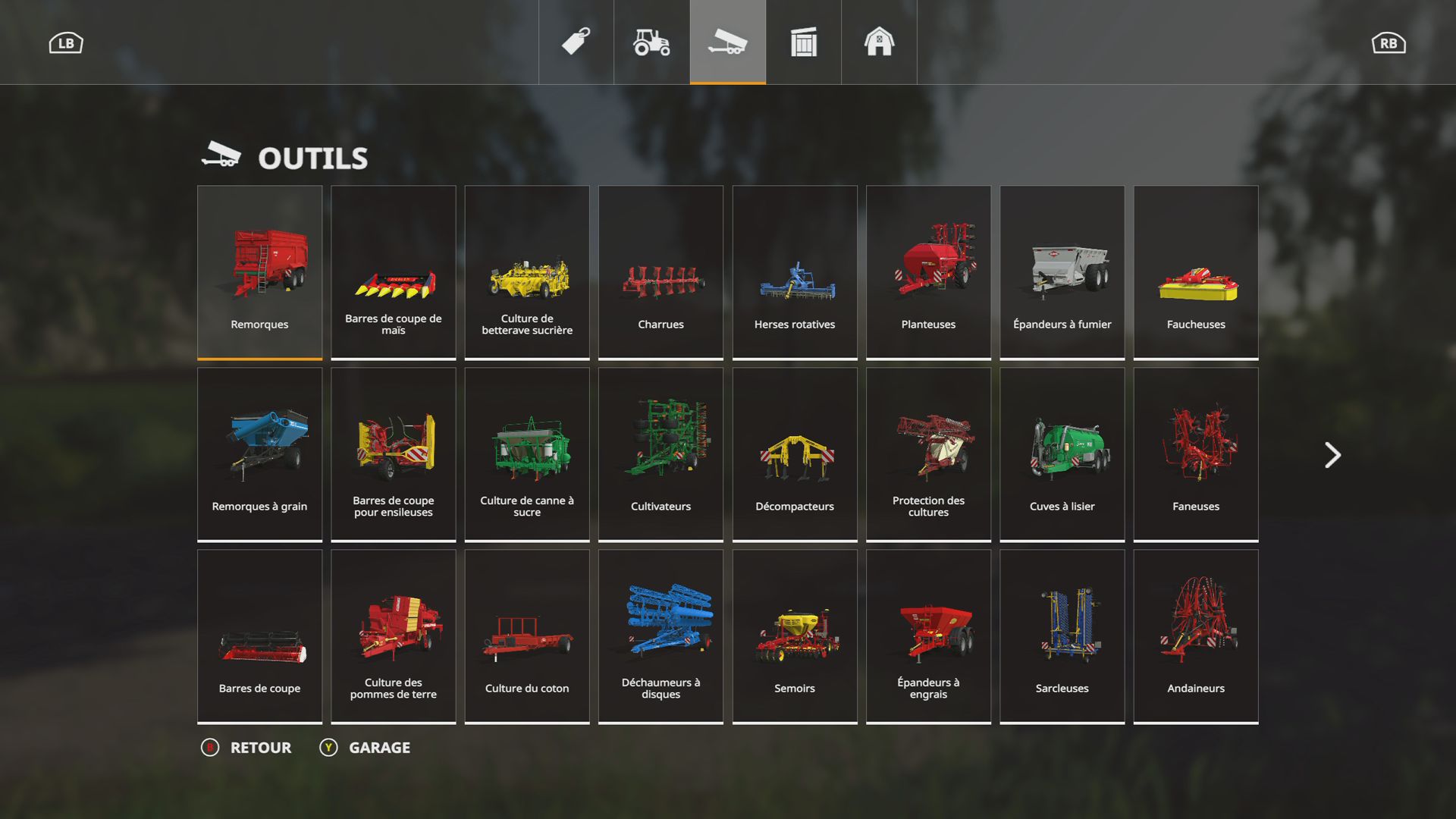The height and width of the screenshot is (819, 1456).
Task: Choose the Planteuses category
Action: coord(927,271)
